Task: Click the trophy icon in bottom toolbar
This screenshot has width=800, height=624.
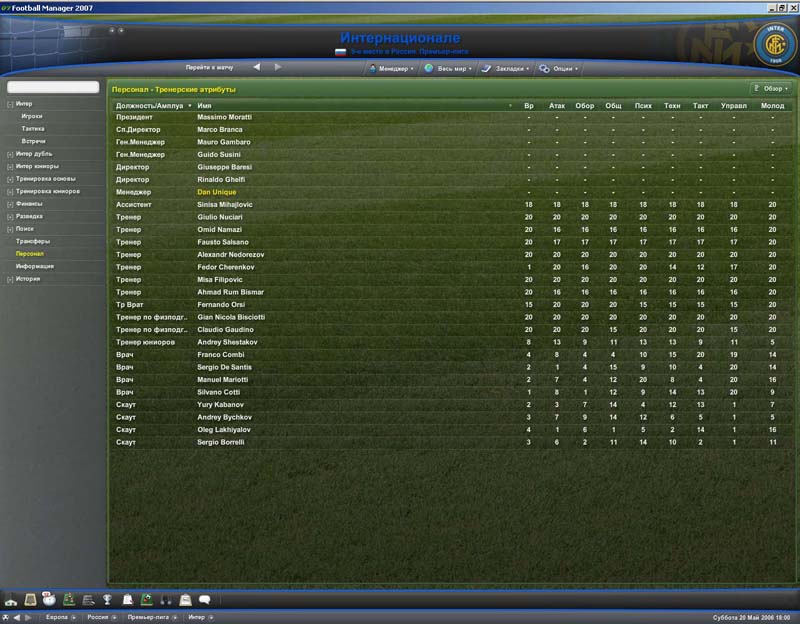Action: (x=108, y=600)
